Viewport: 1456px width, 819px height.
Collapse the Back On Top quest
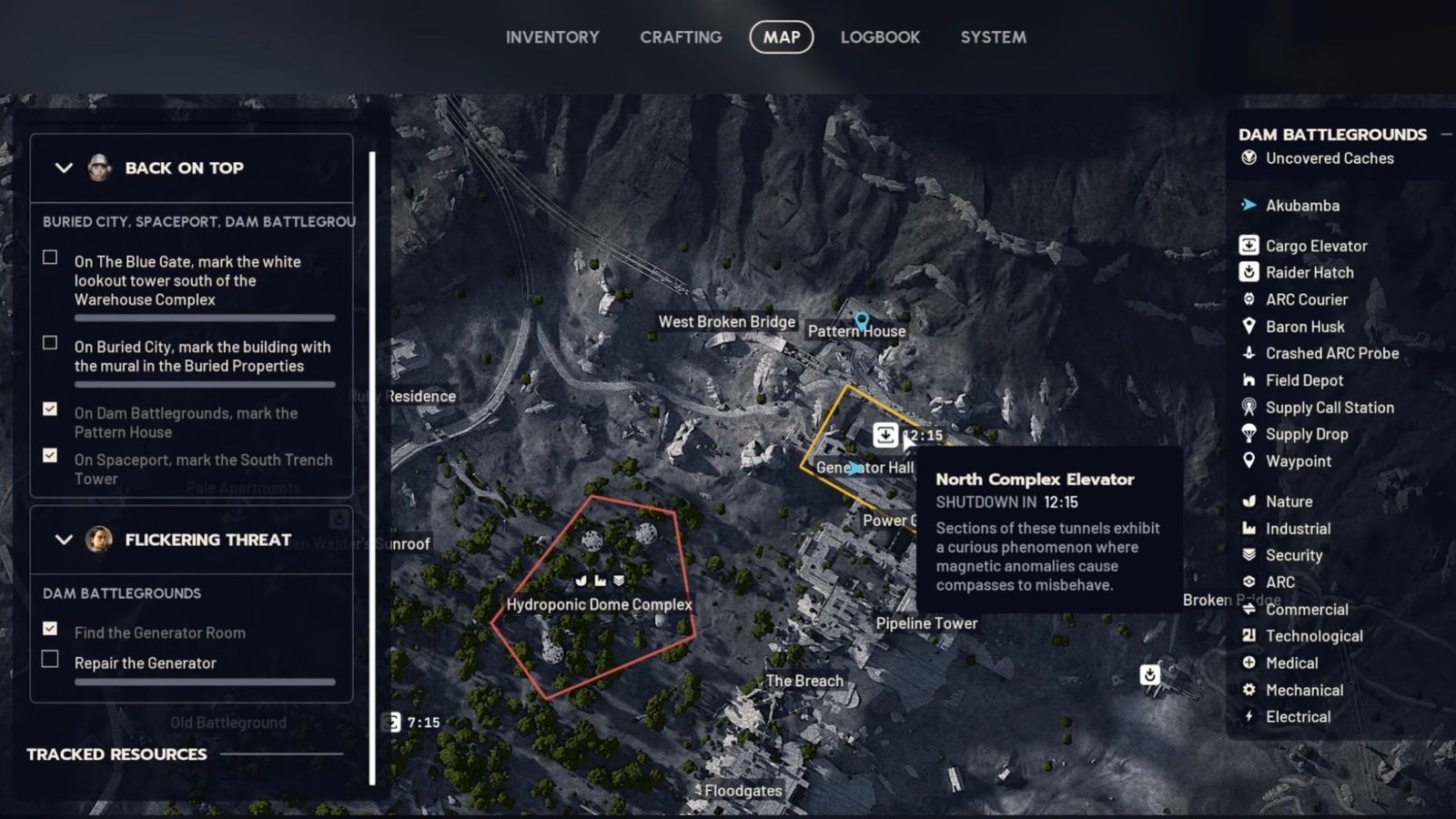click(64, 167)
